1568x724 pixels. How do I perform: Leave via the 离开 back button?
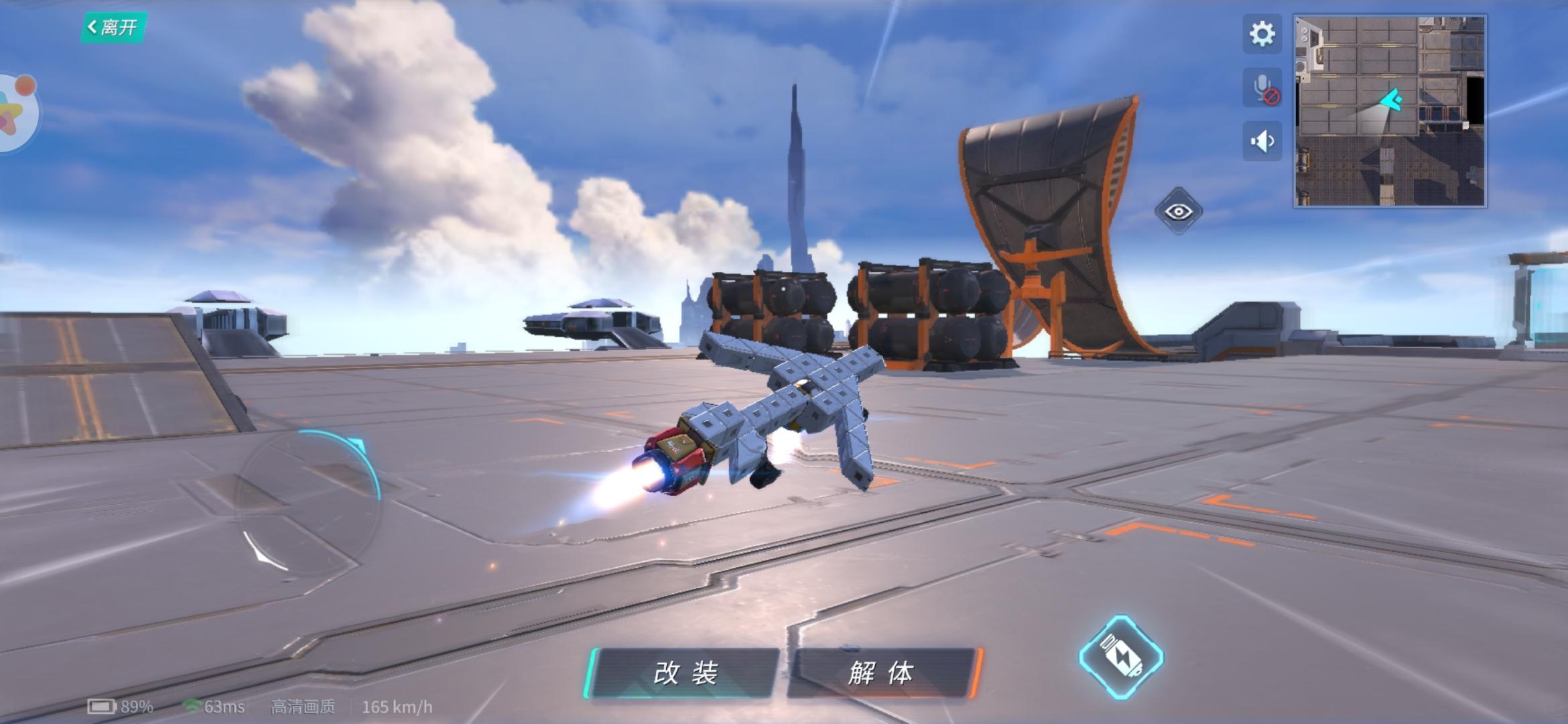coord(113,27)
